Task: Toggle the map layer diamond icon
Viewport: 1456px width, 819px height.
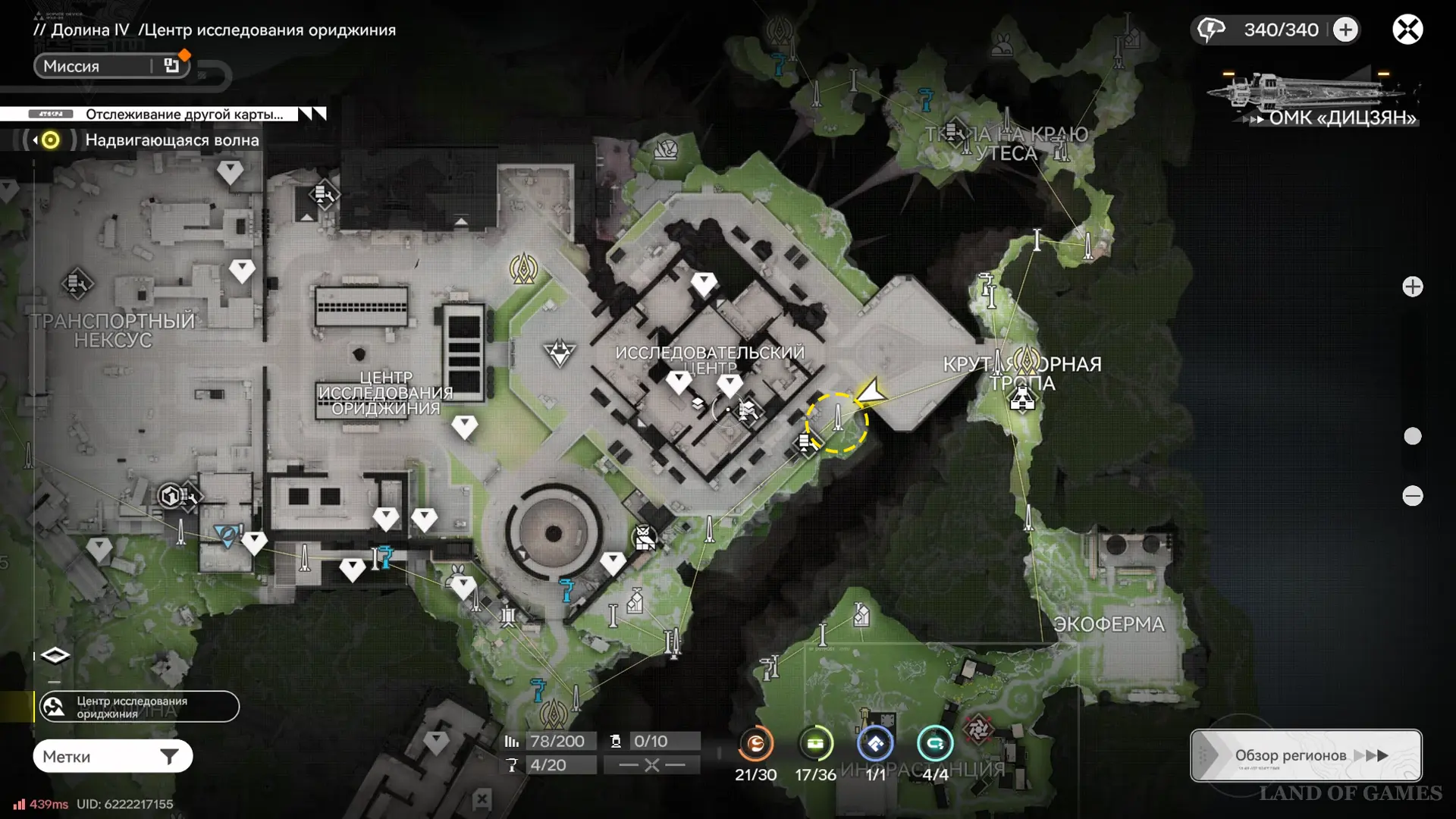Action: point(55,655)
